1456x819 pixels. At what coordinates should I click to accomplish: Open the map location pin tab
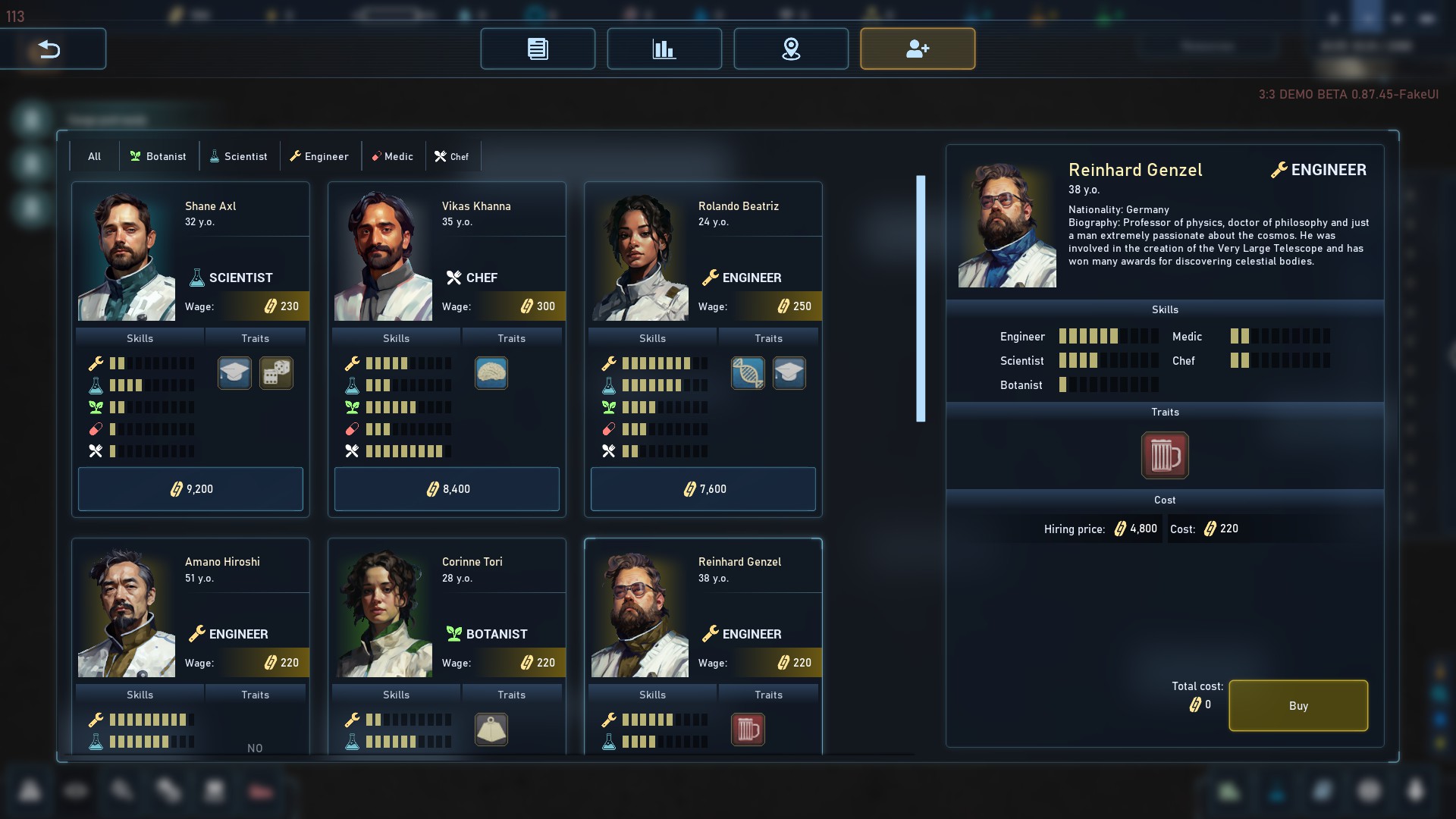tap(791, 49)
